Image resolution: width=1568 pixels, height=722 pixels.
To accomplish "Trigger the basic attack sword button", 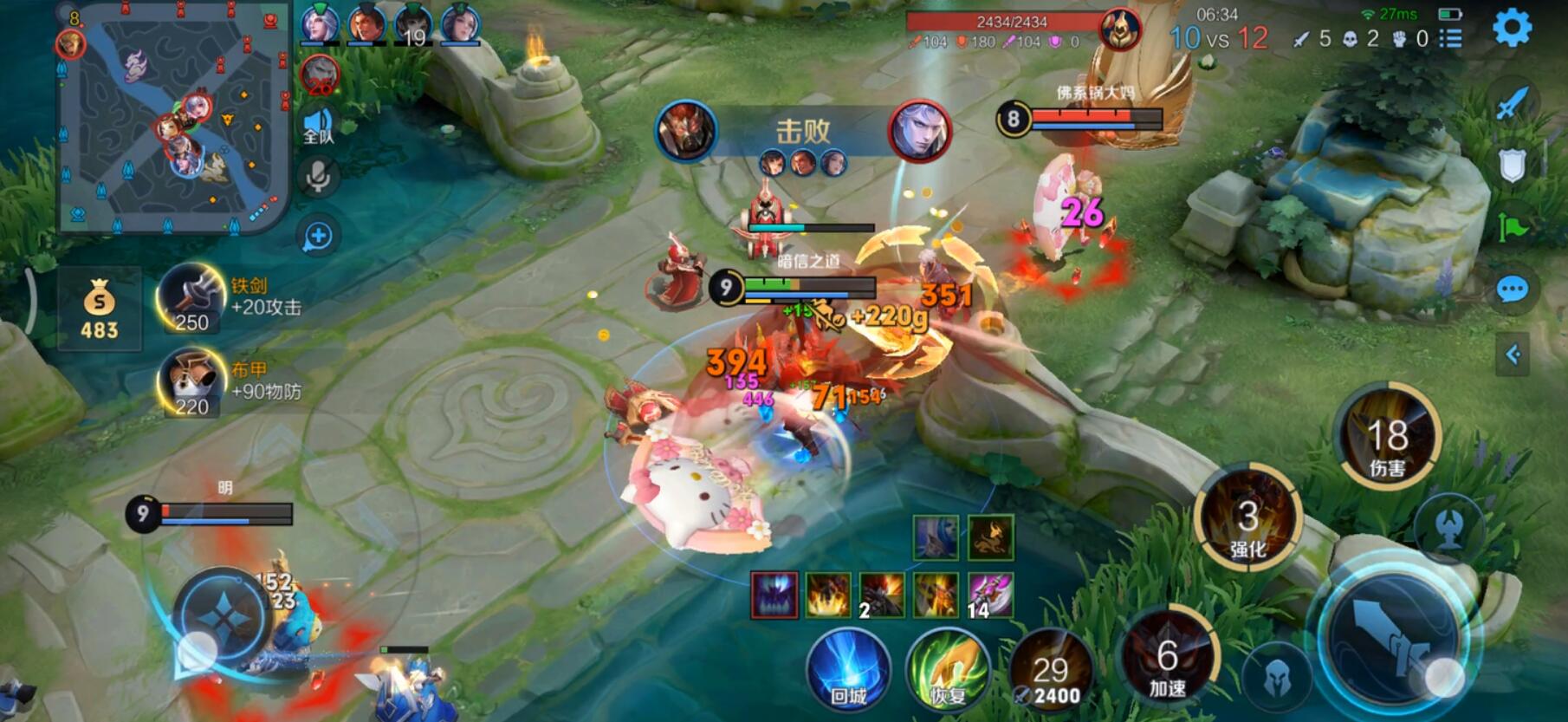I will click(1393, 637).
